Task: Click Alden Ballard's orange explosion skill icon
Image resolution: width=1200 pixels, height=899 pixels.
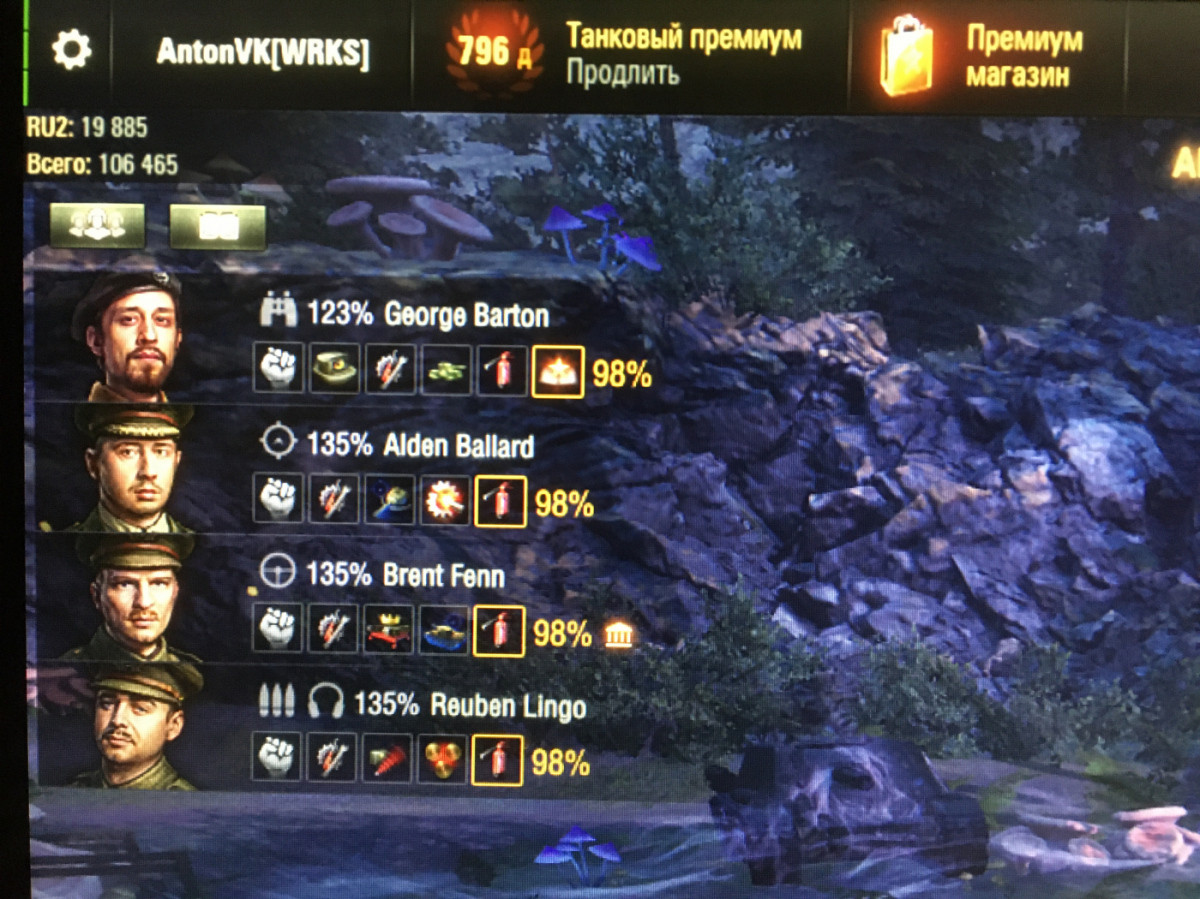Action: coord(444,499)
